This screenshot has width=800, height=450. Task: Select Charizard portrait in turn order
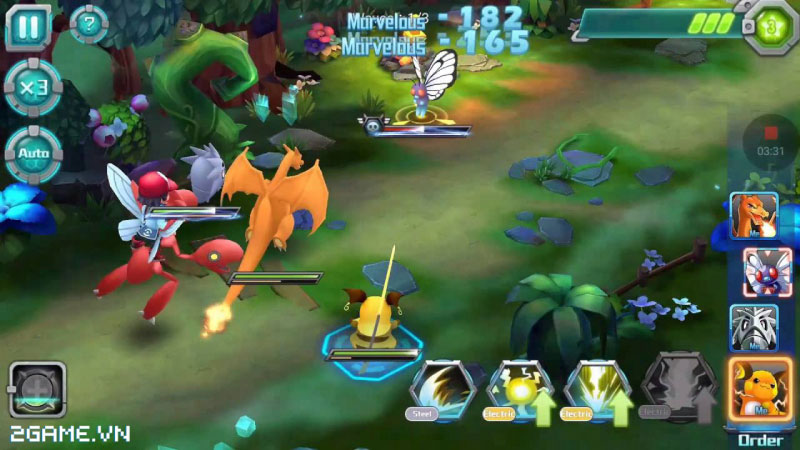click(x=752, y=217)
